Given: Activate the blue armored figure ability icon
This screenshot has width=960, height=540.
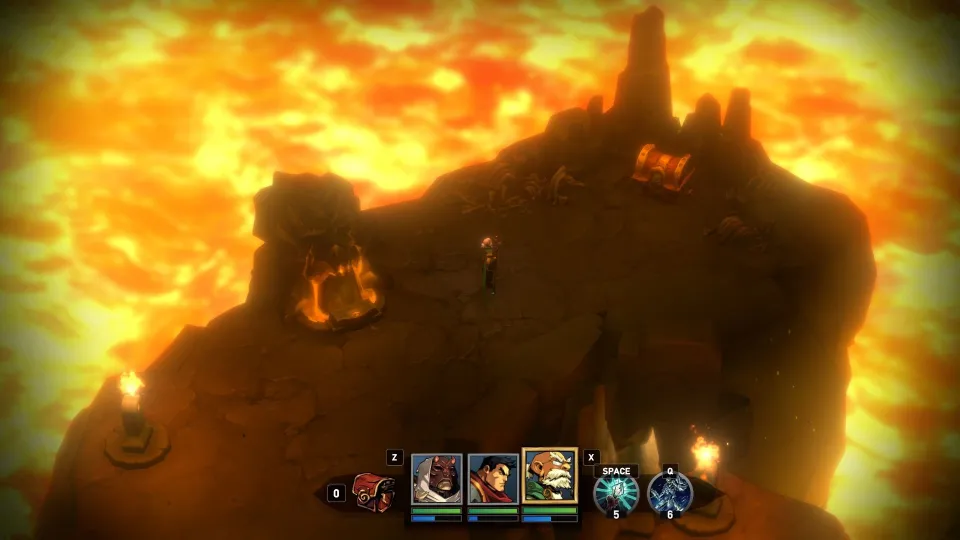Looking at the screenshot, I should 669,494.
